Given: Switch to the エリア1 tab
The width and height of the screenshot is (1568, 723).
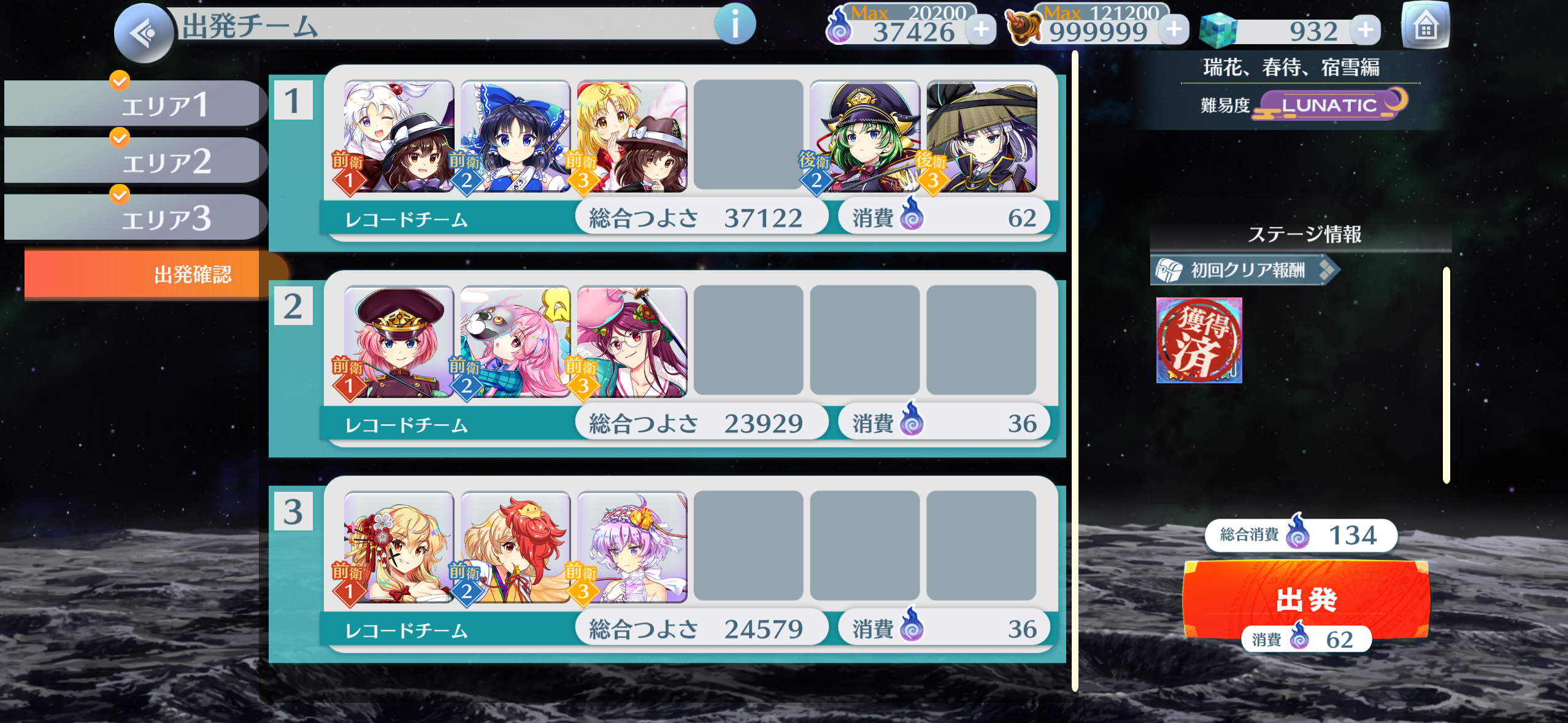Looking at the screenshot, I should [135, 104].
